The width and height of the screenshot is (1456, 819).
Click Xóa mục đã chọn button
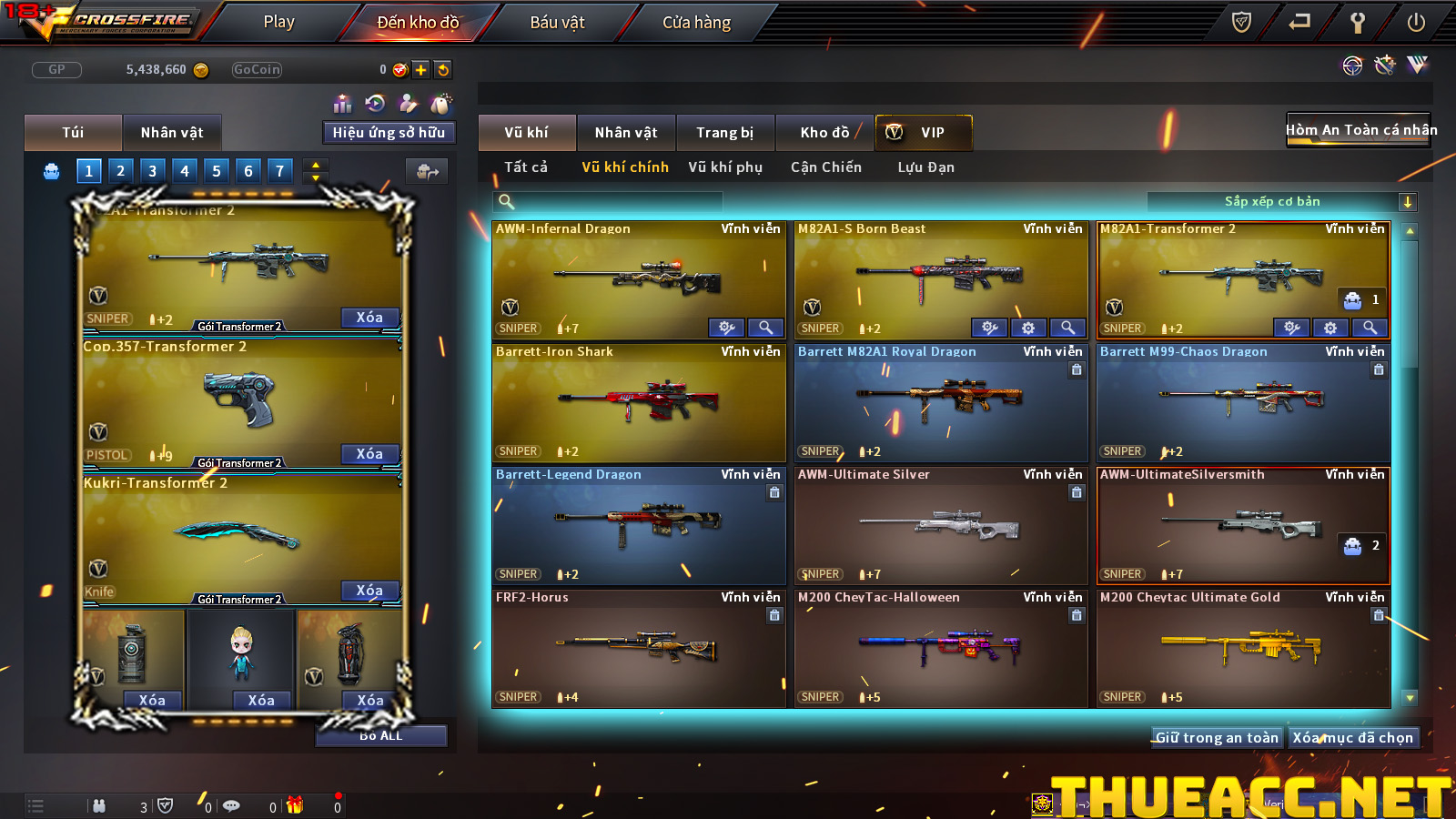1353,738
